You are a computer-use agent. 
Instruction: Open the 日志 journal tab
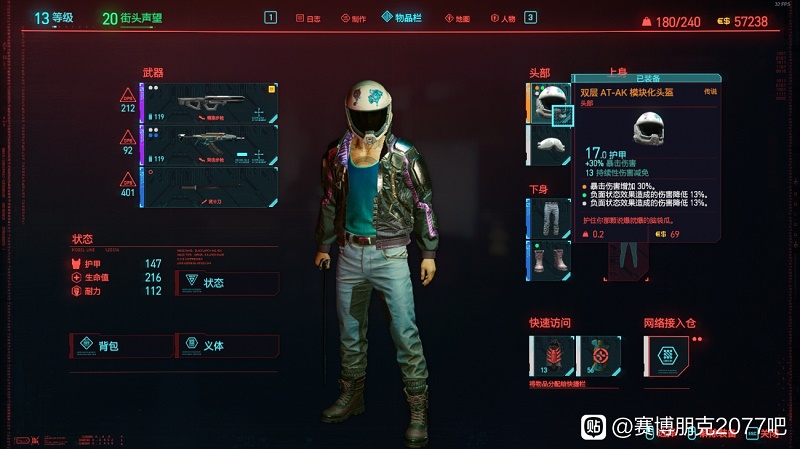(x=309, y=18)
